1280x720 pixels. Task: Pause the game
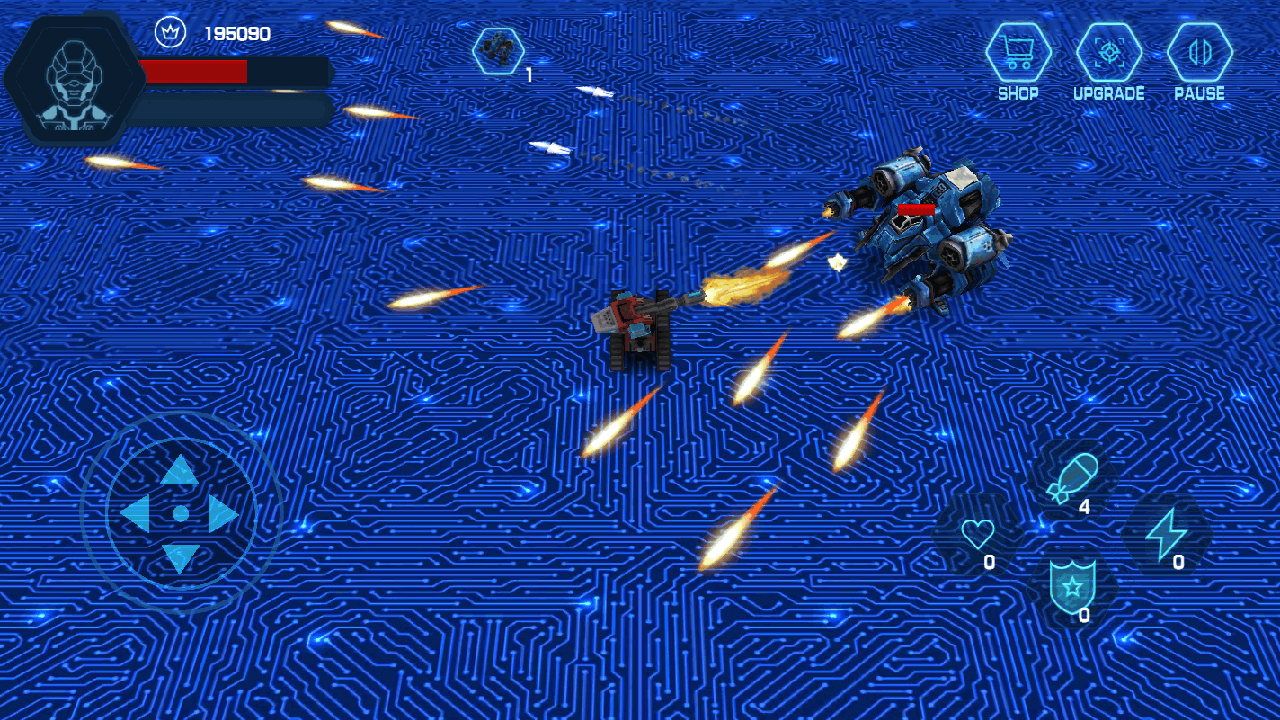[x=1199, y=53]
